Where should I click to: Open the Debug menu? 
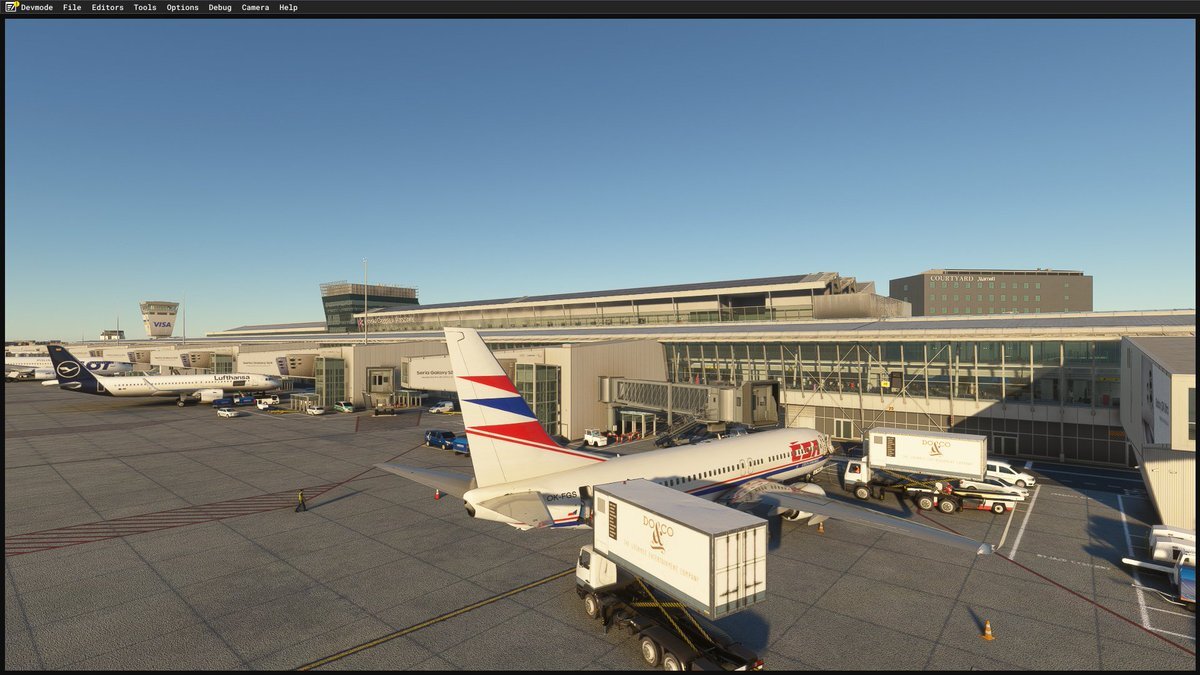[x=220, y=7]
